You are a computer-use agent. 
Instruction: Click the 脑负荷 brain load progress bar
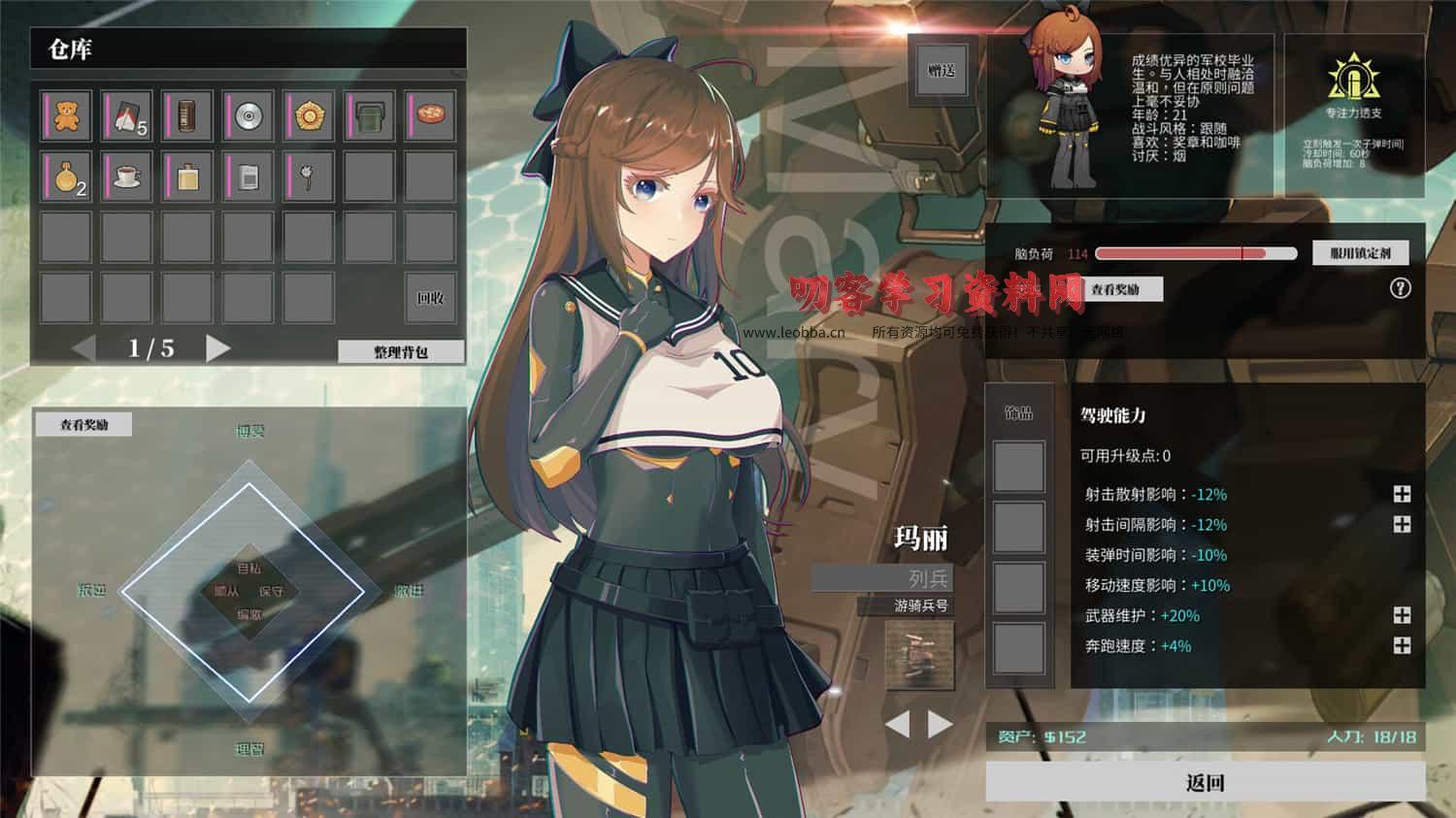tap(1194, 252)
